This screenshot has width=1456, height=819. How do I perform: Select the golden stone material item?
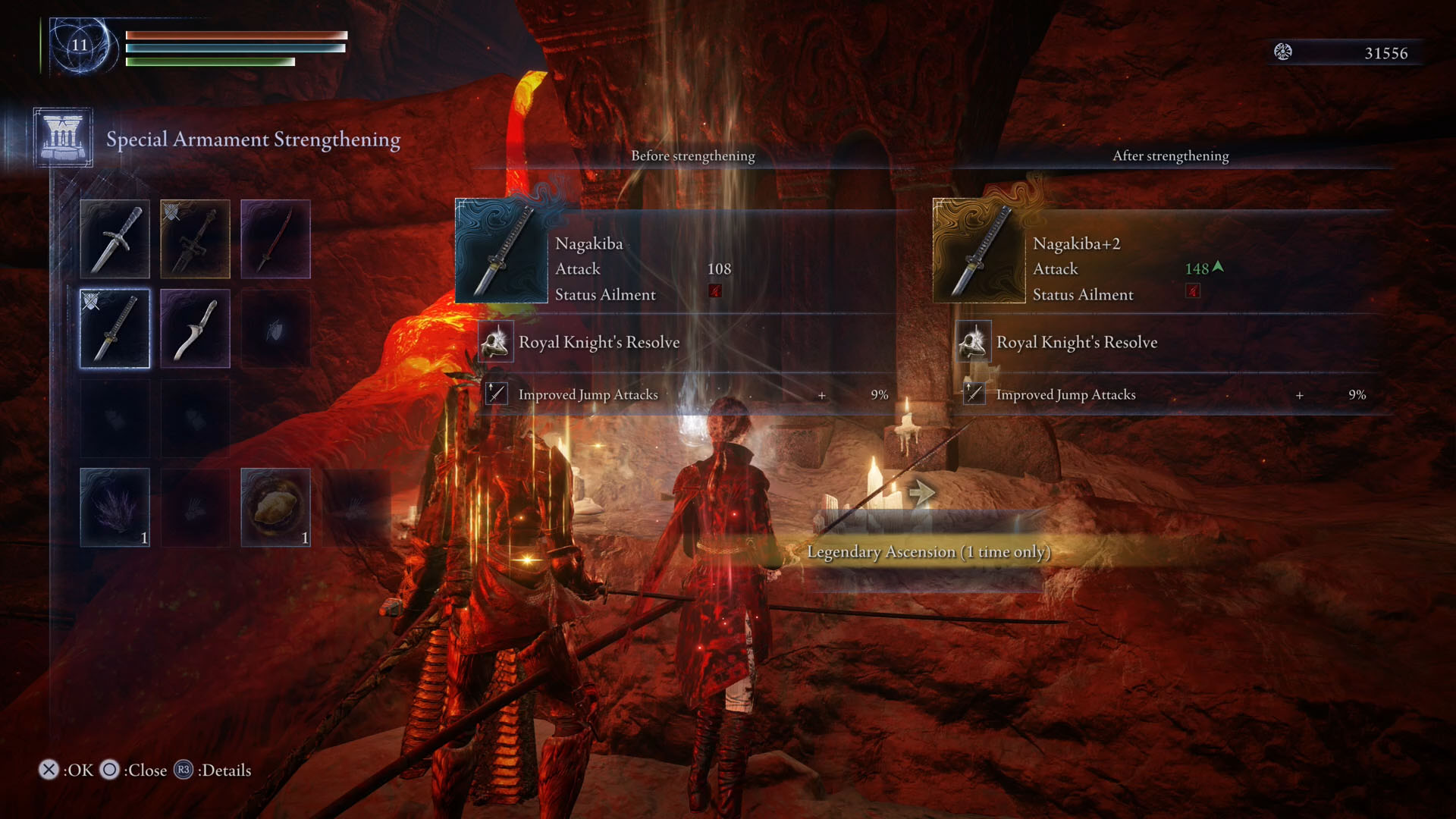point(275,507)
